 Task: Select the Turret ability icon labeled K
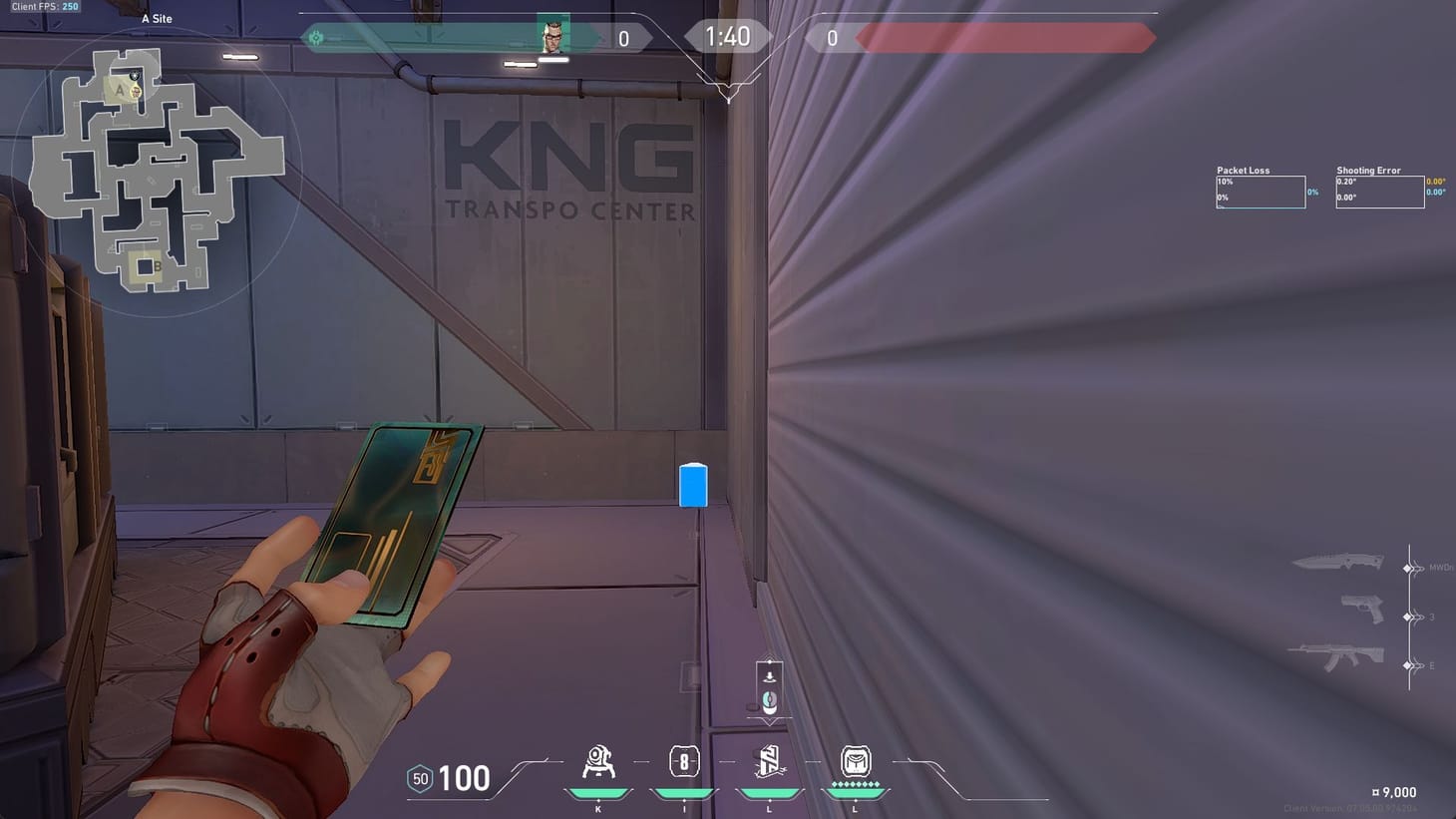point(597,763)
